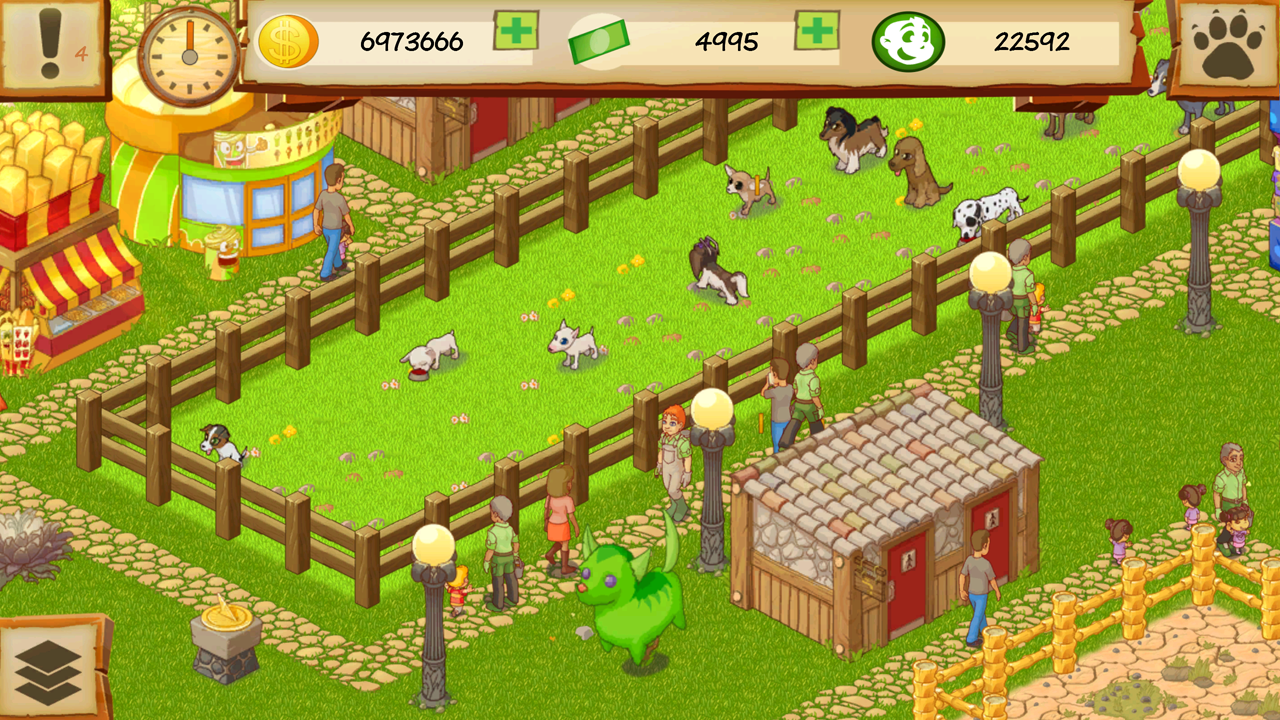Image resolution: width=1280 pixels, height=720 pixels.
Task: Click the snack stand with striped awning
Action: 75,300
